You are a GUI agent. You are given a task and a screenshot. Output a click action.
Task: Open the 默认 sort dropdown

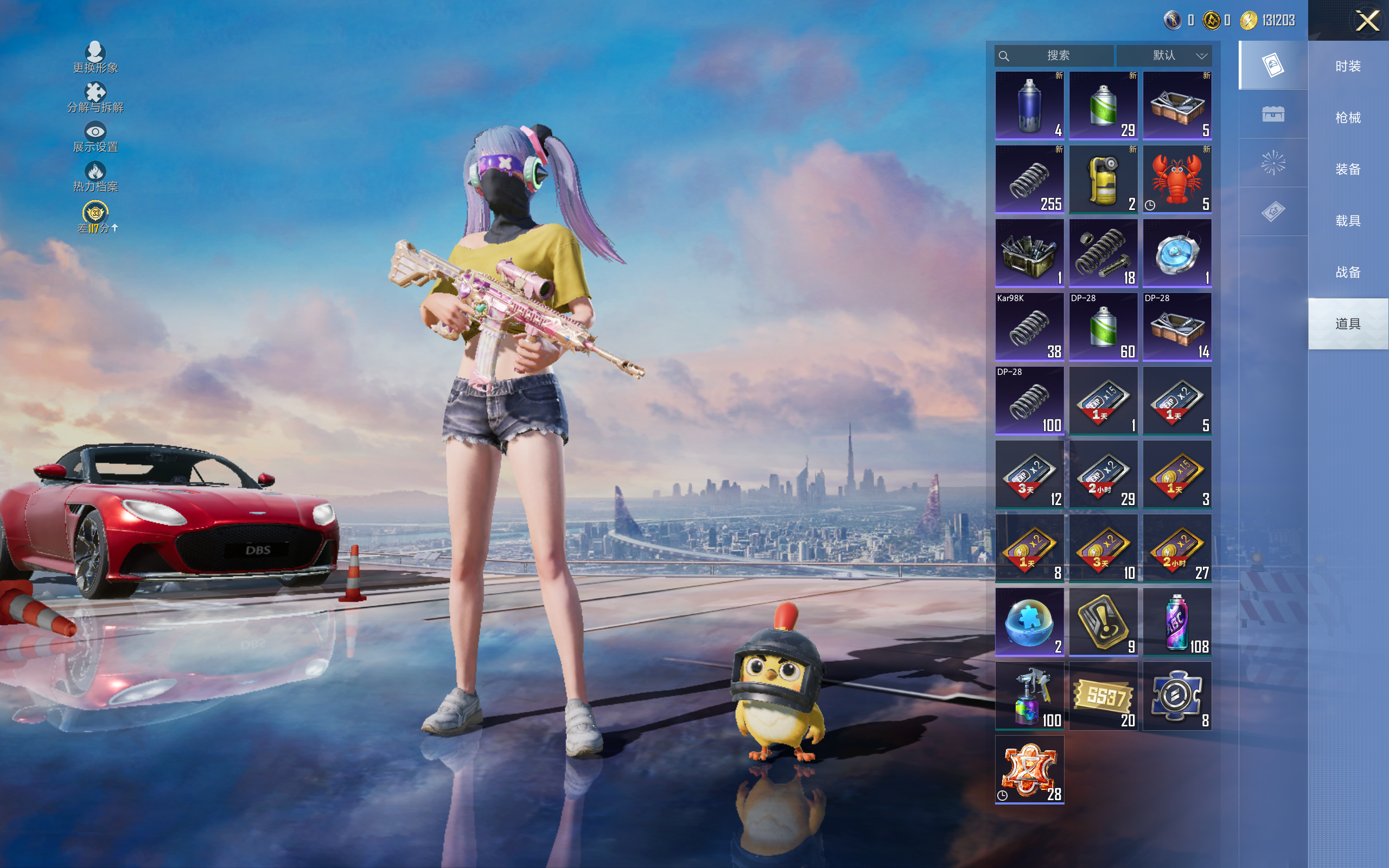tap(1164, 56)
